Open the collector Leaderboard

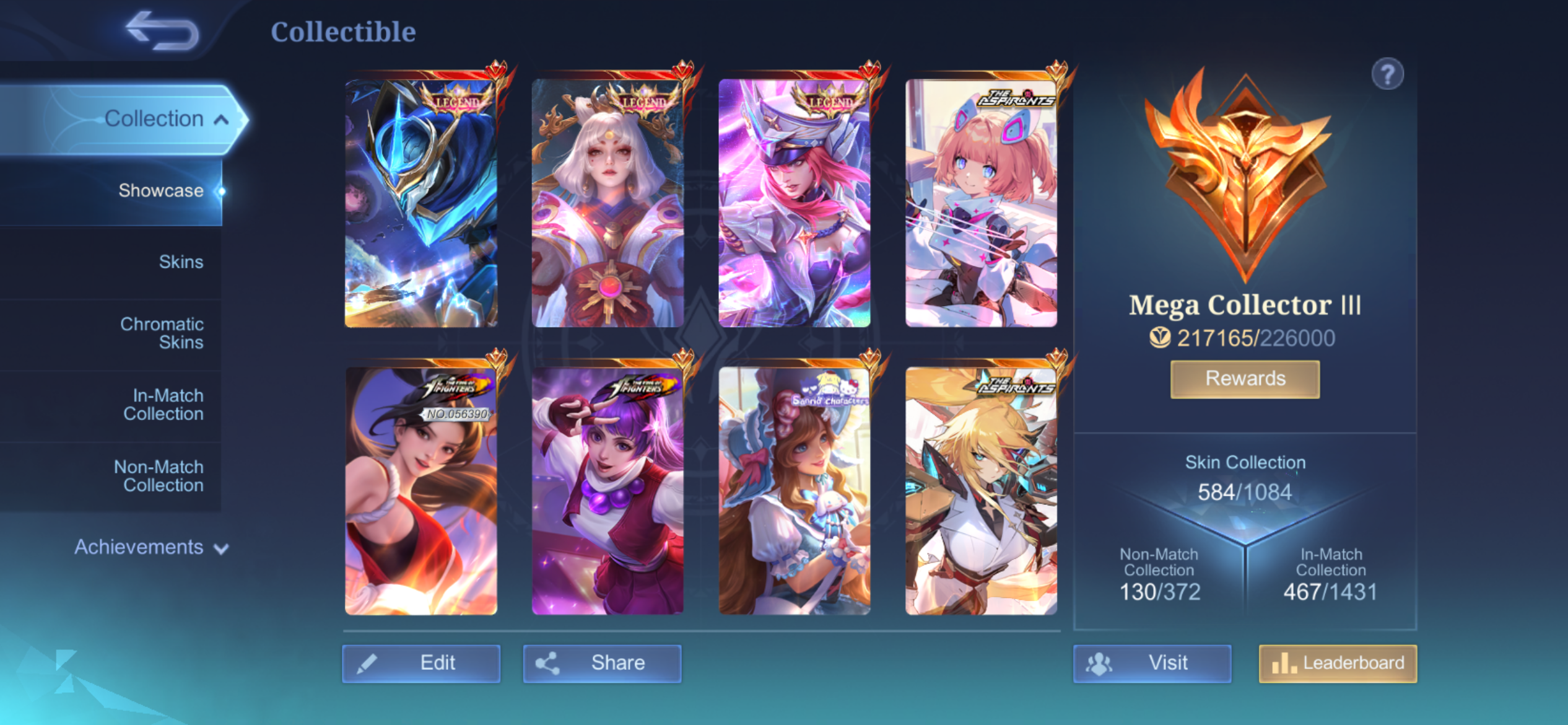1338,663
